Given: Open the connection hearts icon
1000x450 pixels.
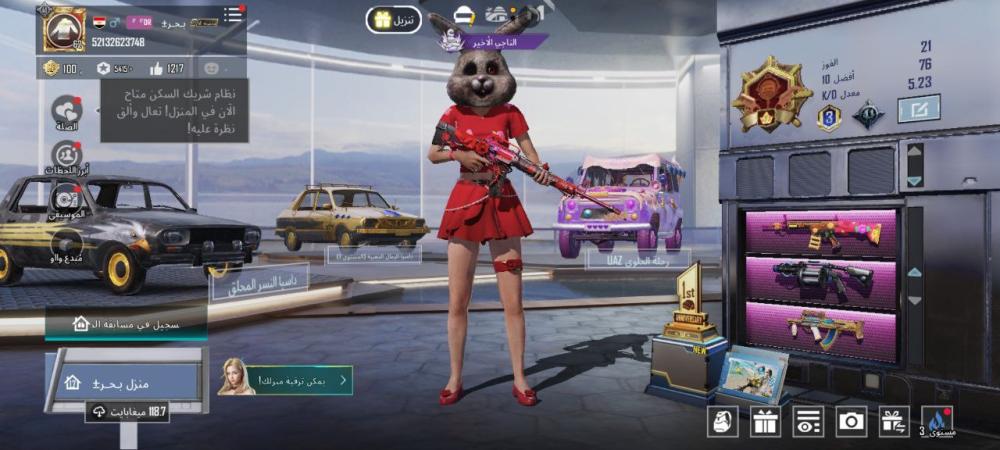Looking at the screenshot, I should 67,109.
